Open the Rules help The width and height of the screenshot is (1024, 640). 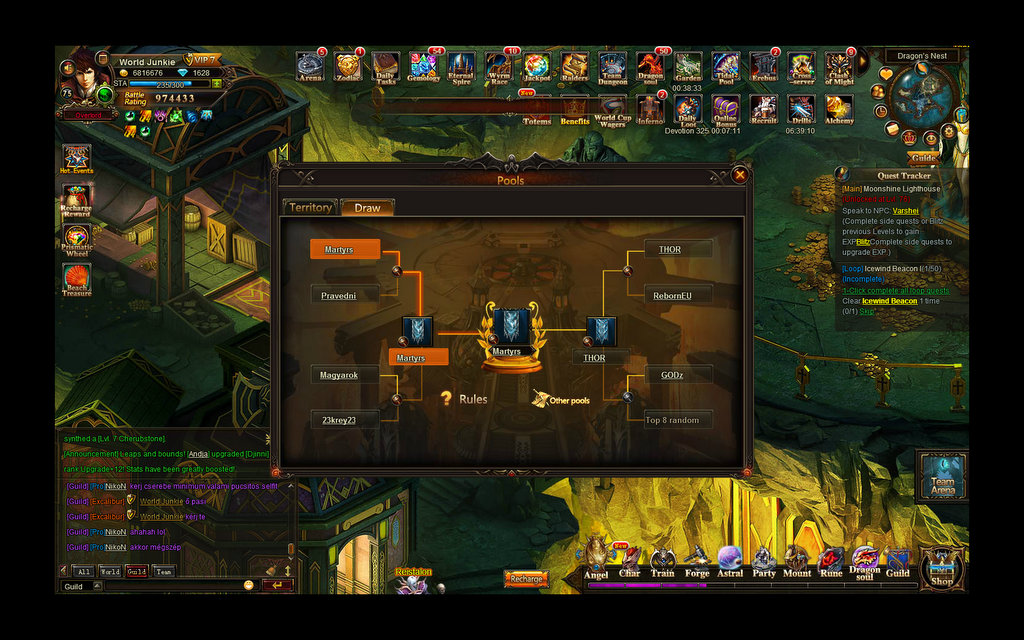click(465, 399)
